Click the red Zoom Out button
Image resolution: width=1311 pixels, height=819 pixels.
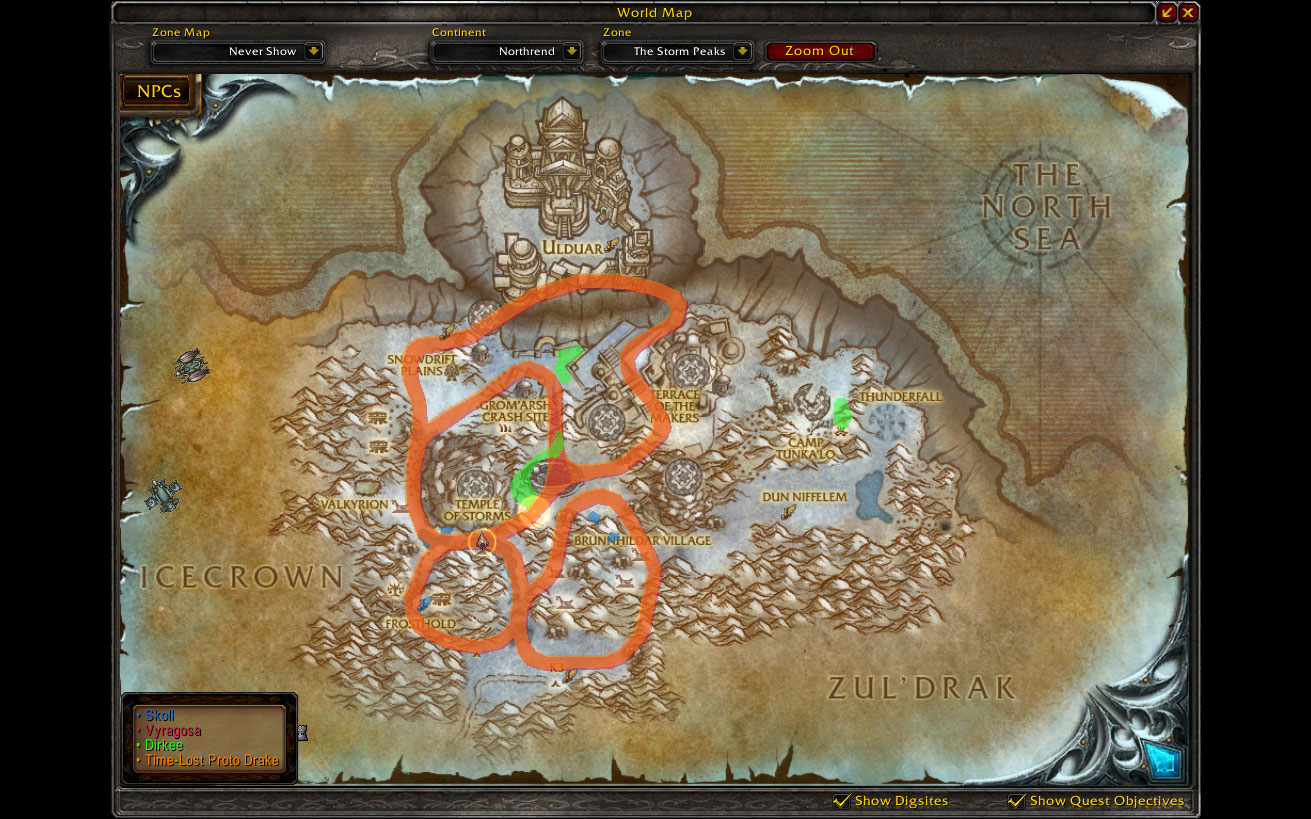(819, 51)
